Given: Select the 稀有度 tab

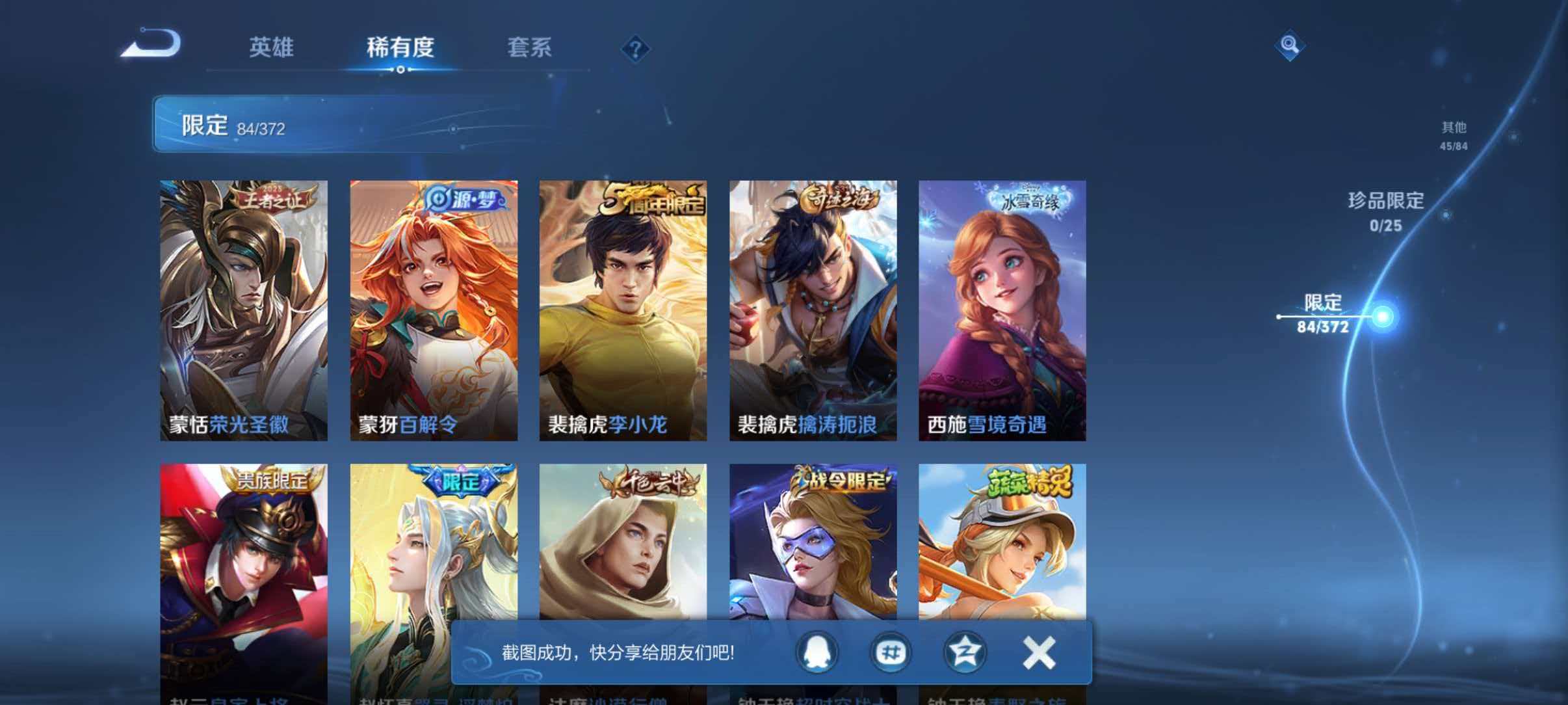Looking at the screenshot, I should [401, 47].
